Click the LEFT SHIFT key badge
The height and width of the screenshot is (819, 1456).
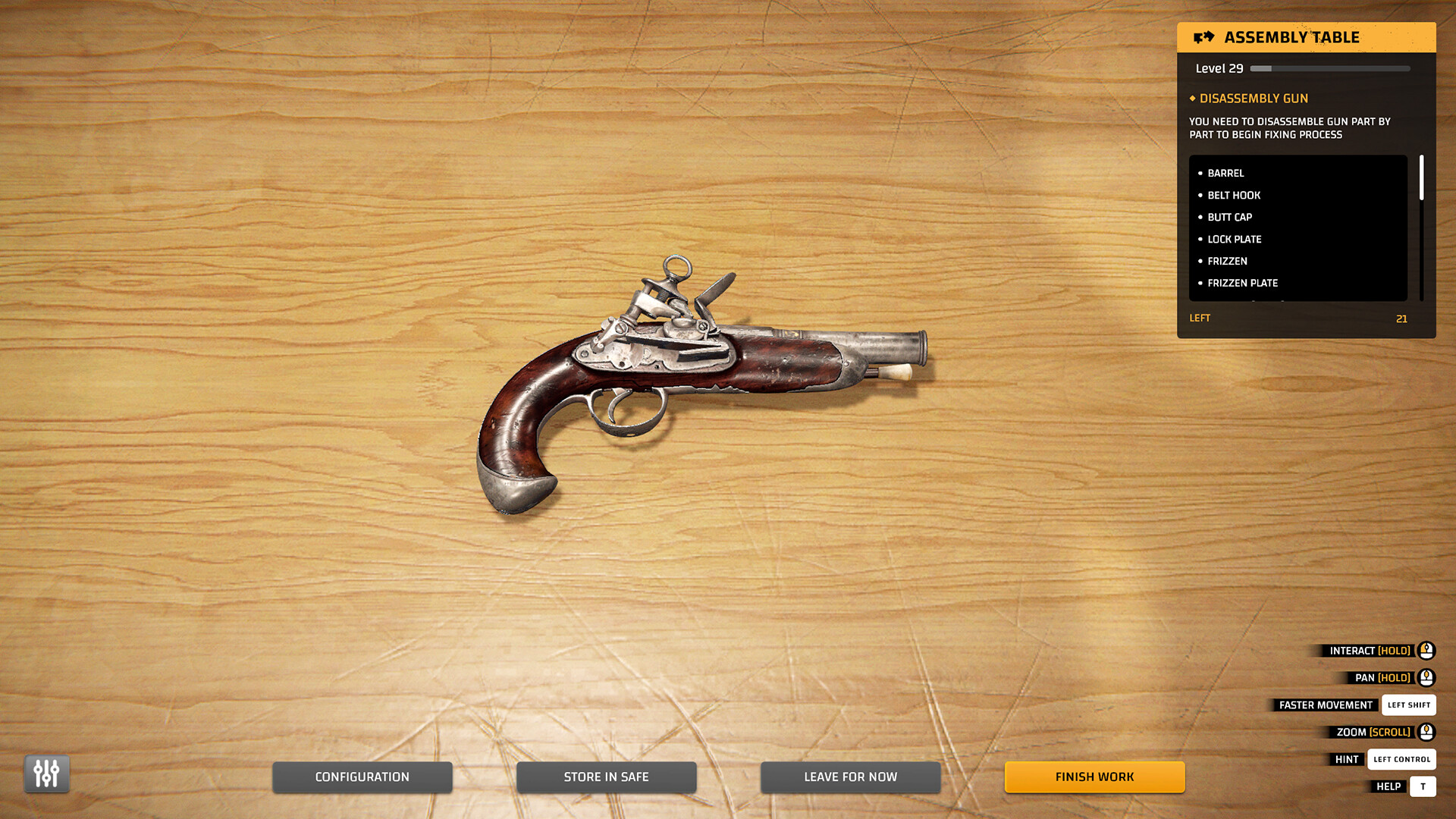pos(1409,704)
